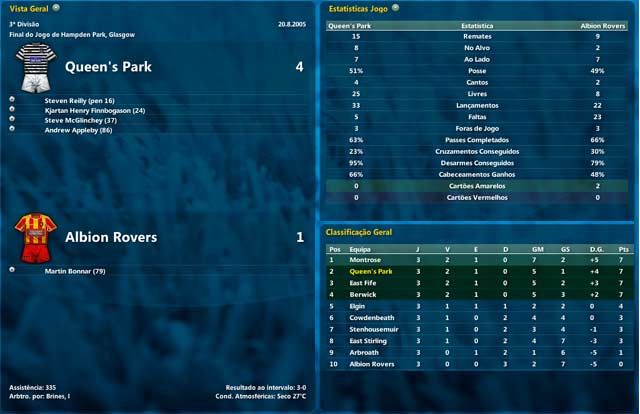Open the Vista Geral dropdown arrow
Image resolution: width=640 pixels, height=414 pixels.
point(56,7)
